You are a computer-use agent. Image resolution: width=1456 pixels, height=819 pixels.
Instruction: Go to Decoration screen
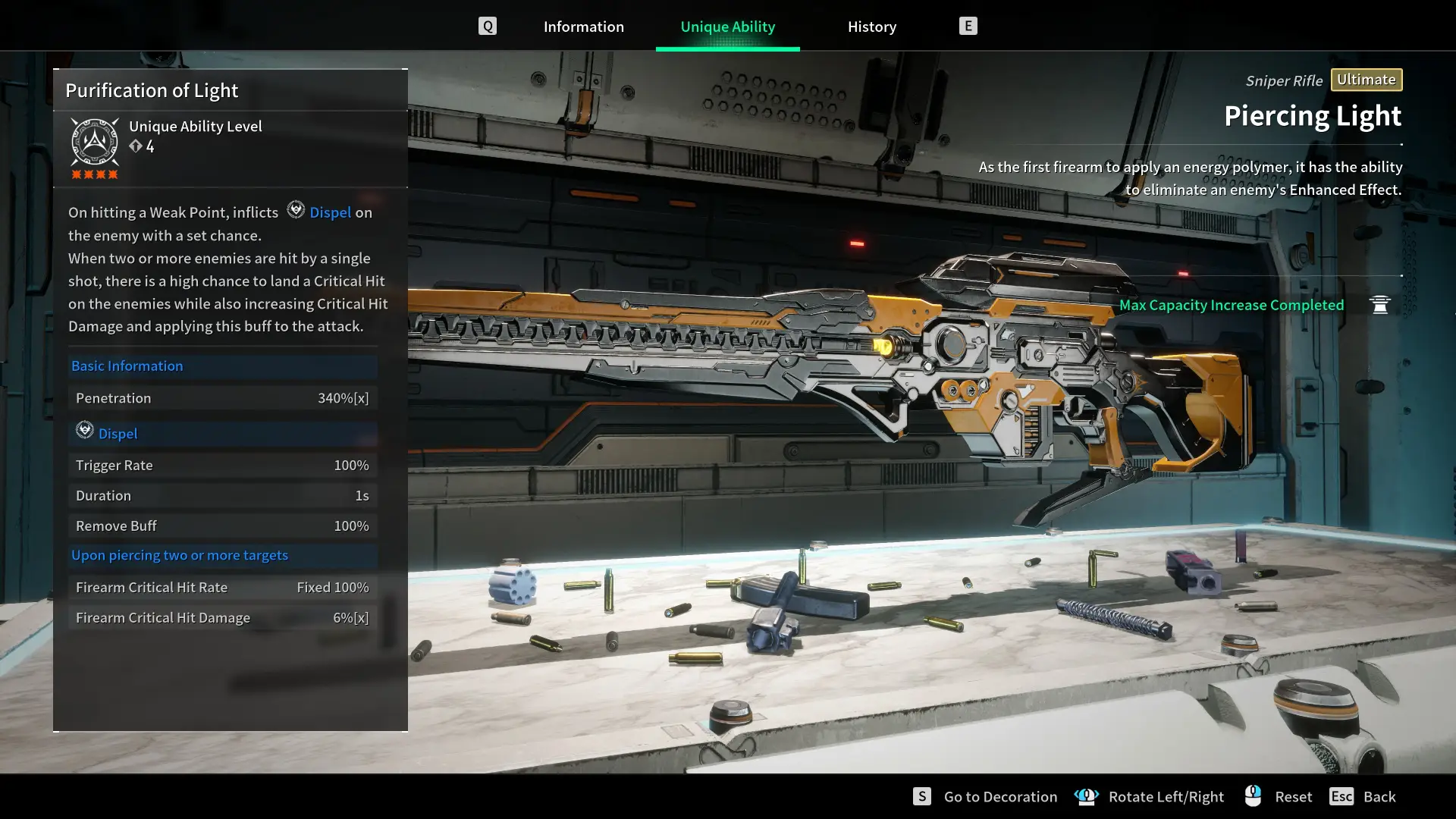click(x=999, y=796)
